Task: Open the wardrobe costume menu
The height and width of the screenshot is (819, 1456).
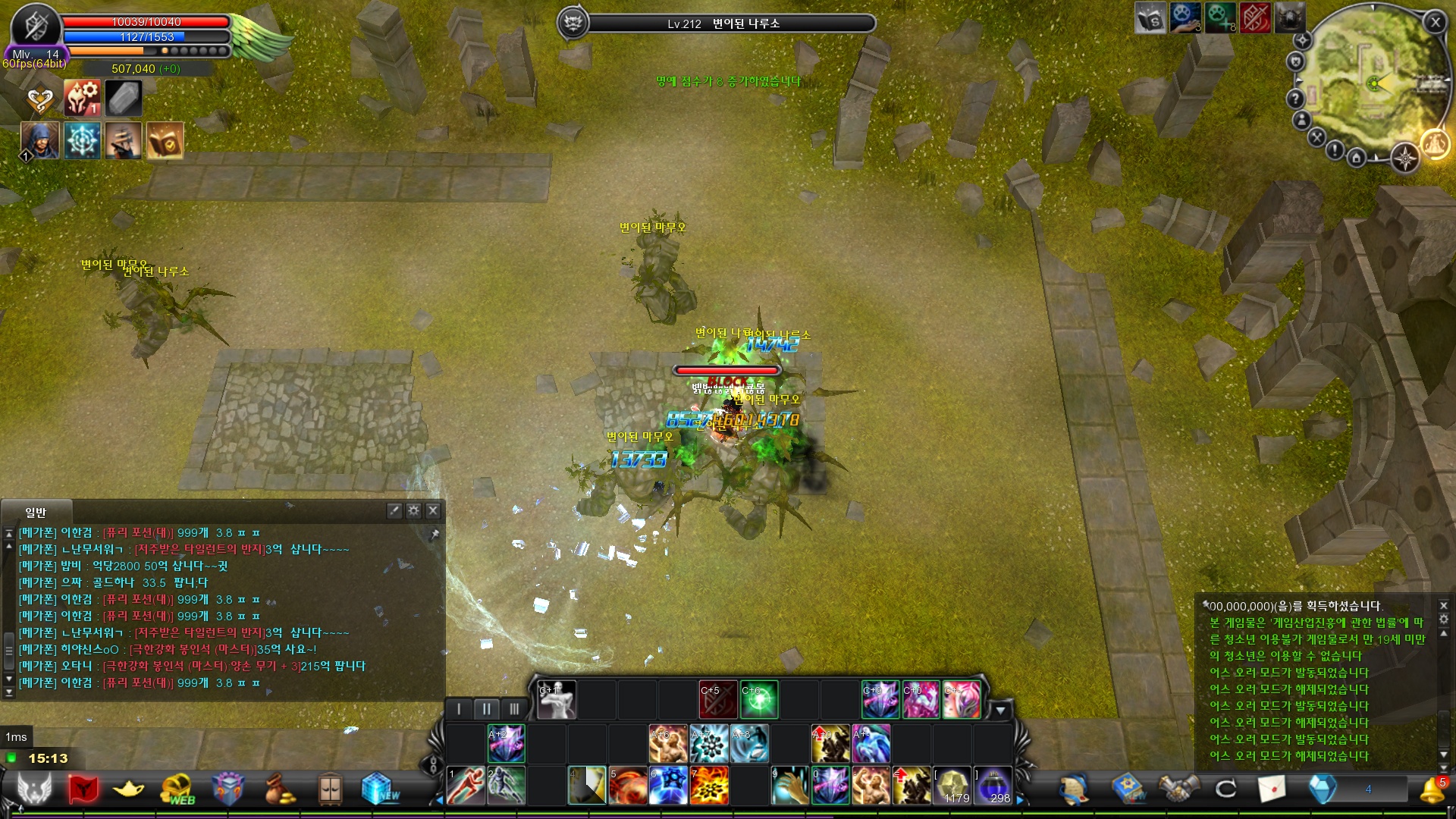Action: 330,789
